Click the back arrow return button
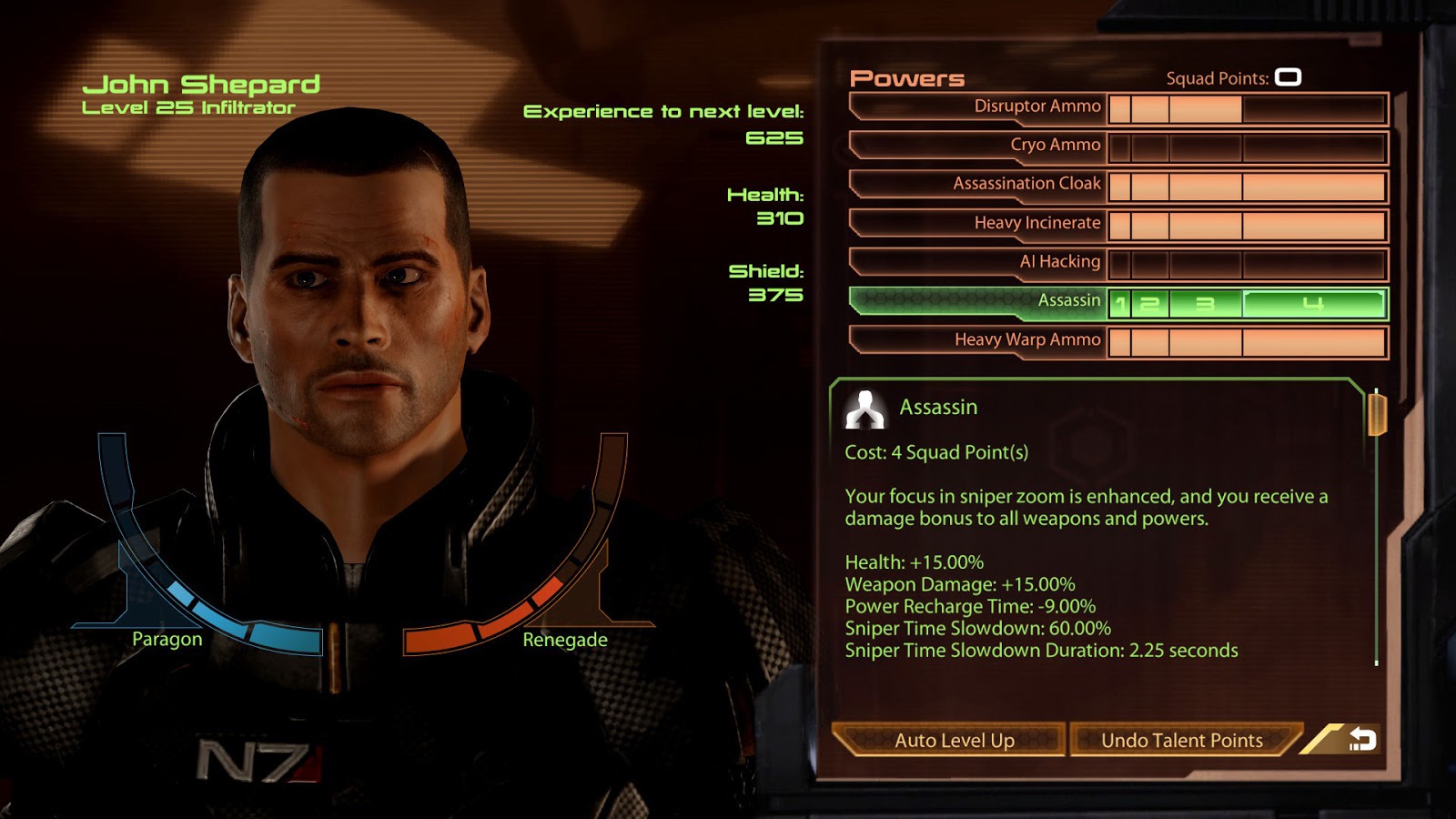This screenshot has width=1456, height=819. [x=1361, y=740]
